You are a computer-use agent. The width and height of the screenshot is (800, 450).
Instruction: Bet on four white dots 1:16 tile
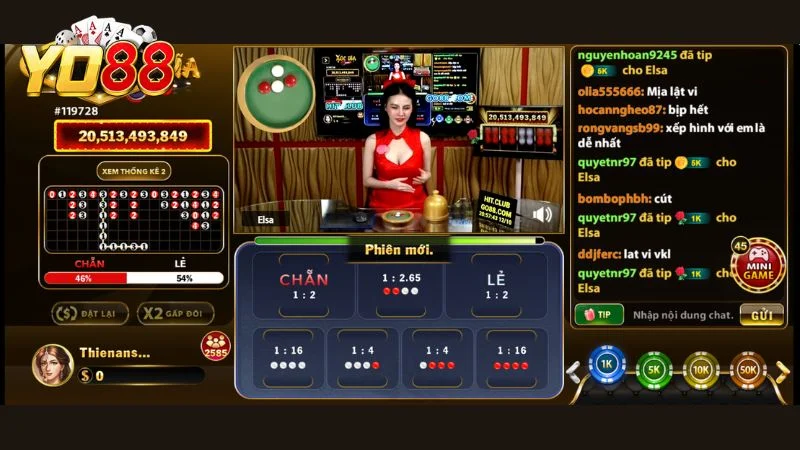(x=289, y=357)
